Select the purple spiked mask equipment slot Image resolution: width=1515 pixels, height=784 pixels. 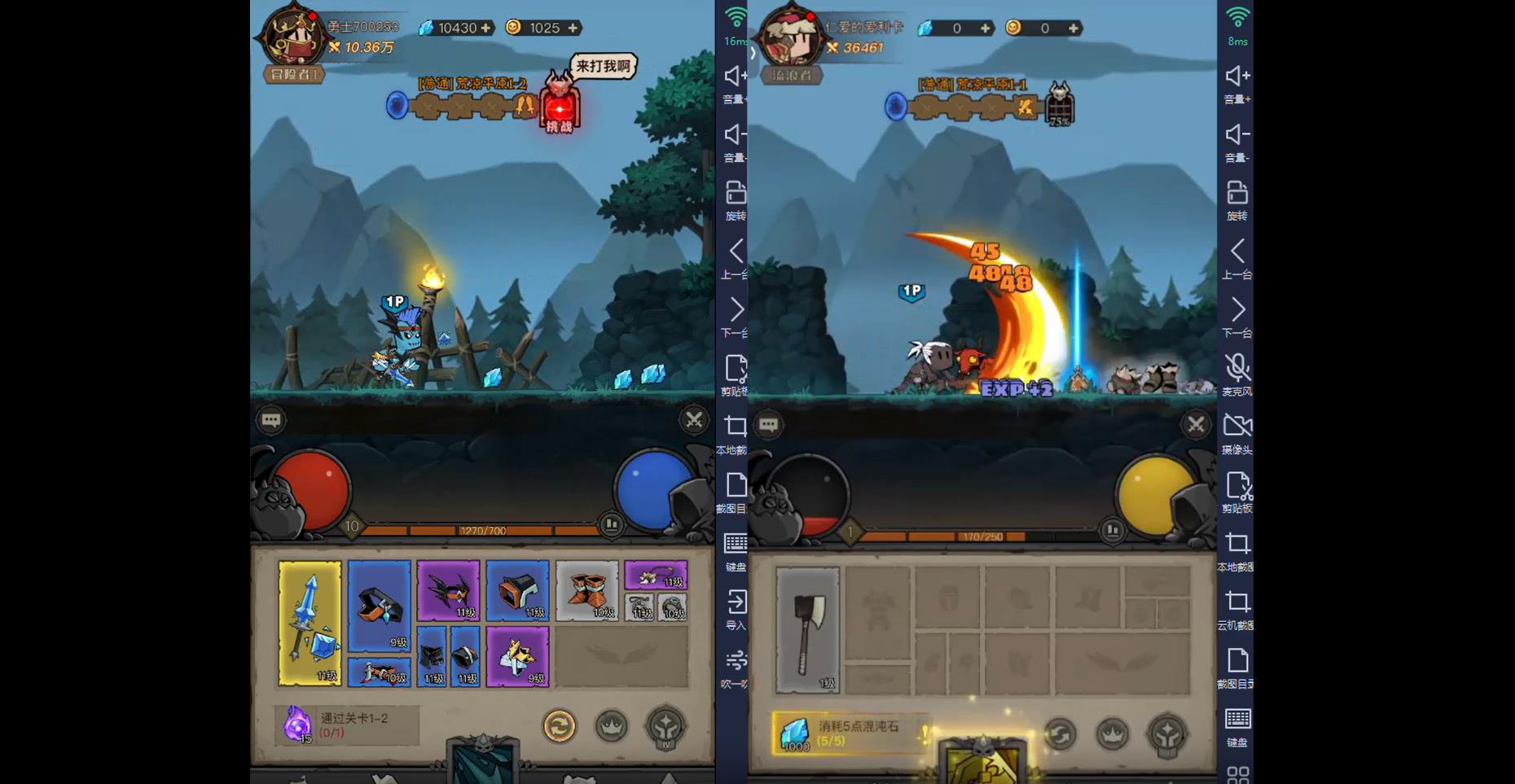coord(448,591)
